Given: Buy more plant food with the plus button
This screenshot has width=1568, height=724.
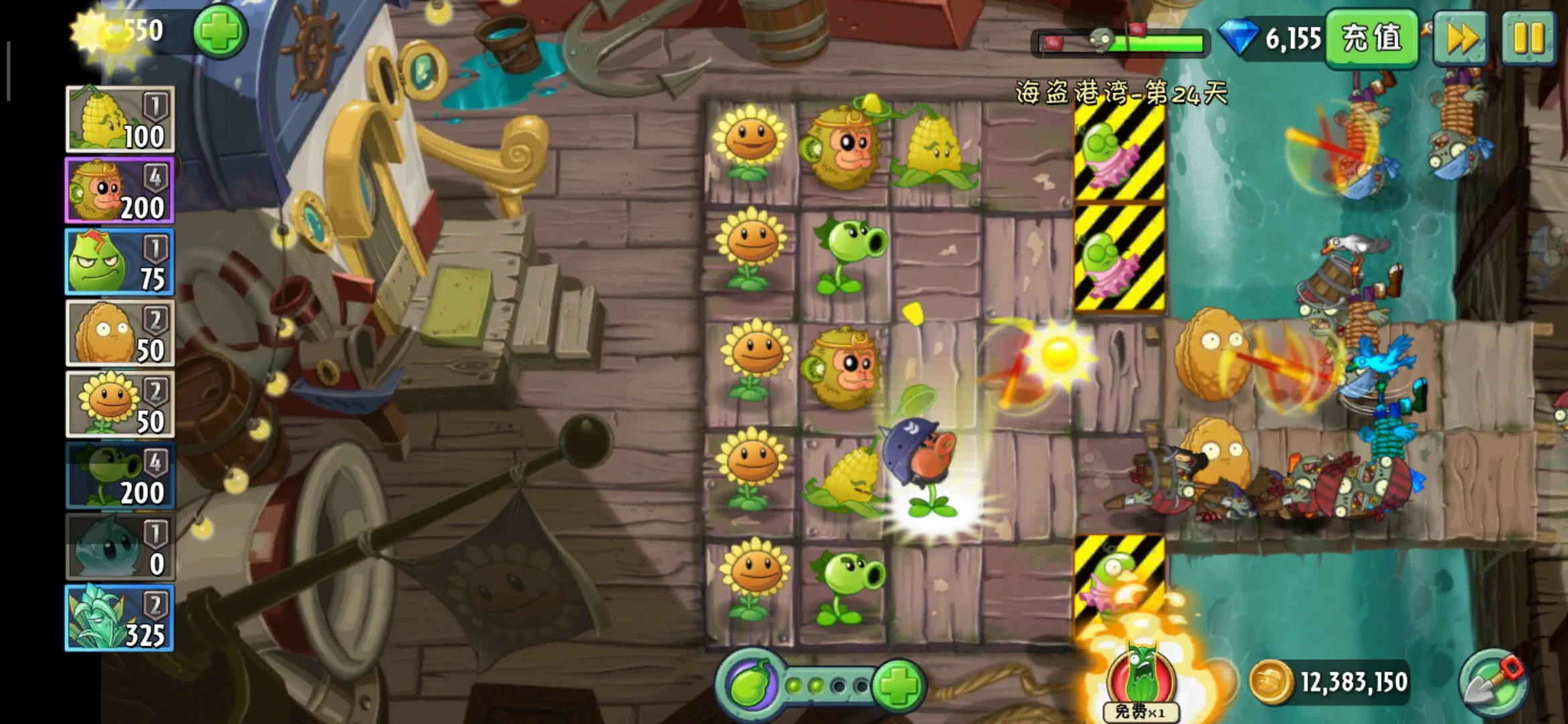Looking at the screenshot, I should click(x=899, y=685).
